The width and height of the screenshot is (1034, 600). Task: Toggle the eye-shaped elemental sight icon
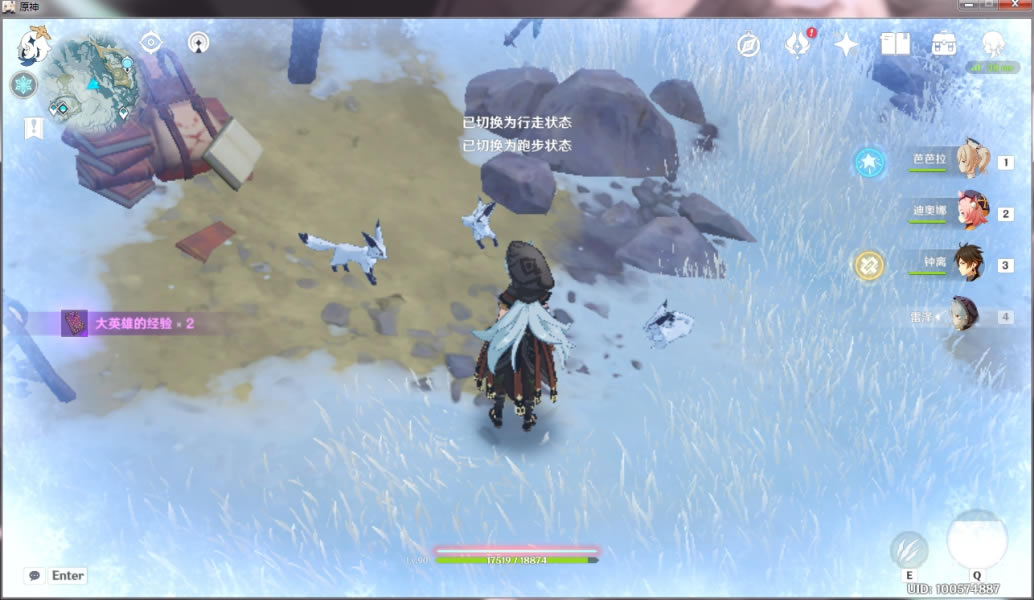pos(151,42)
